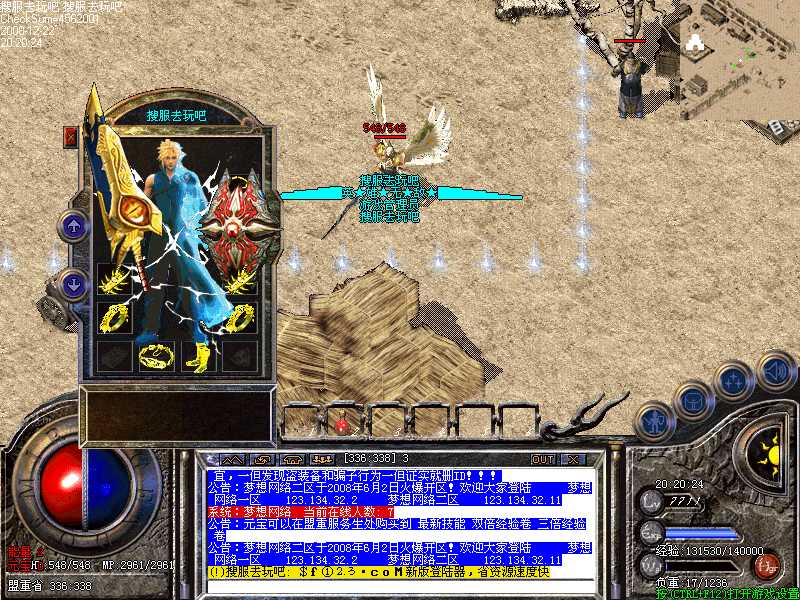This screenshot has height=600, width=800.
Task: Close the chat window with its X button
Action: coord(573,459)
